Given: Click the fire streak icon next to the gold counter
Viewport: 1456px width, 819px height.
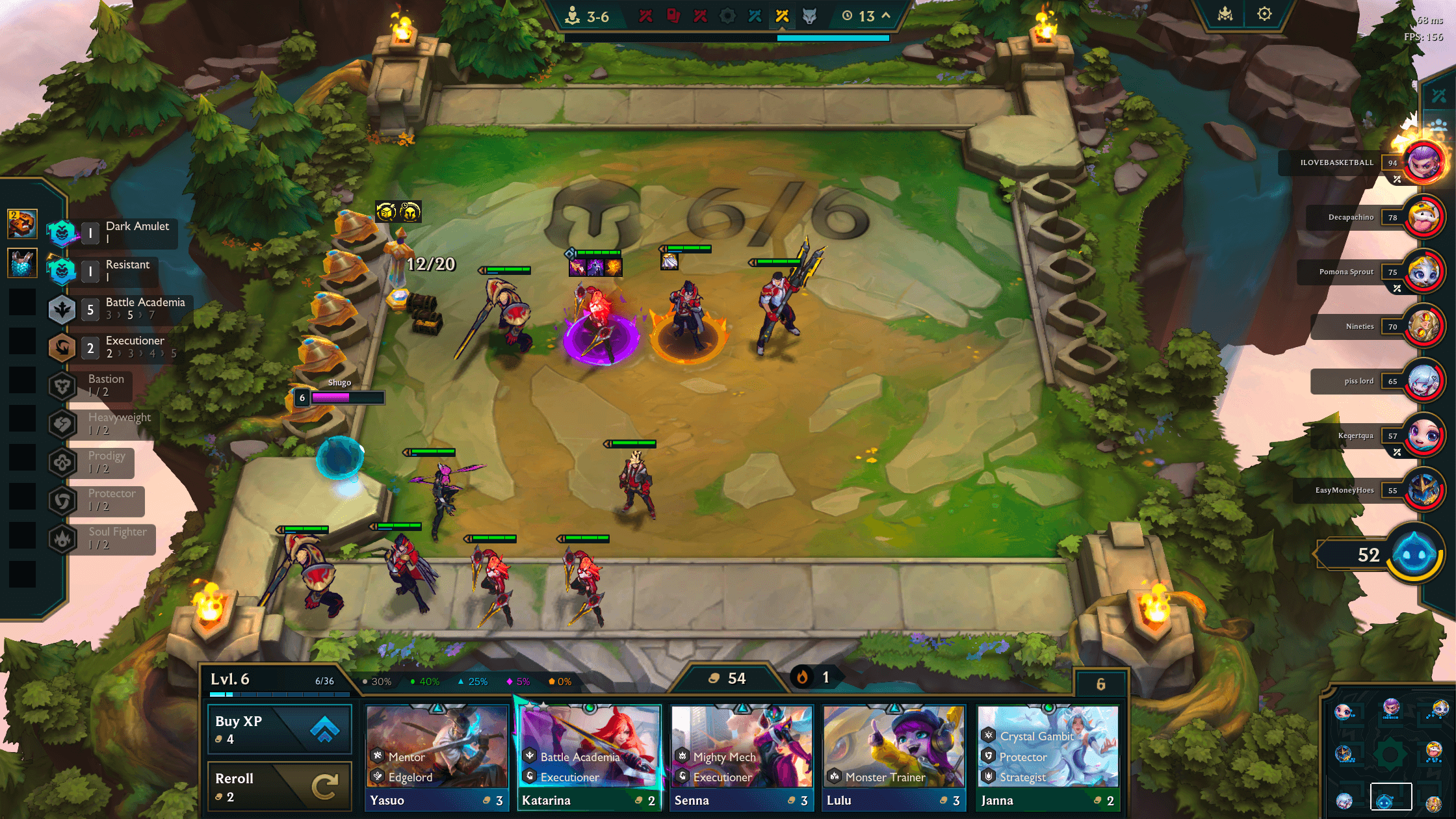Looking at the screenshot, I should tap(801, 677).
